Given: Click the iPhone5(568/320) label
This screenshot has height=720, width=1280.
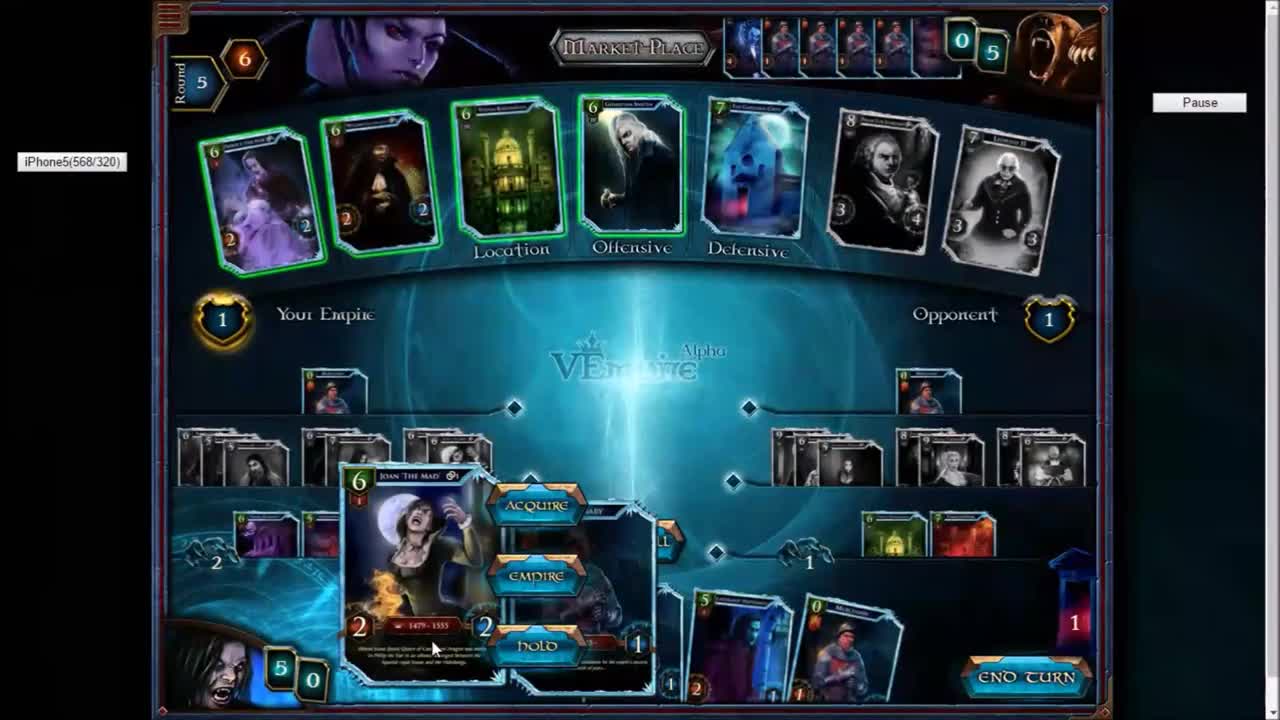Looking at the screenshot, I should pyautogui.click(x=71, y=160).
